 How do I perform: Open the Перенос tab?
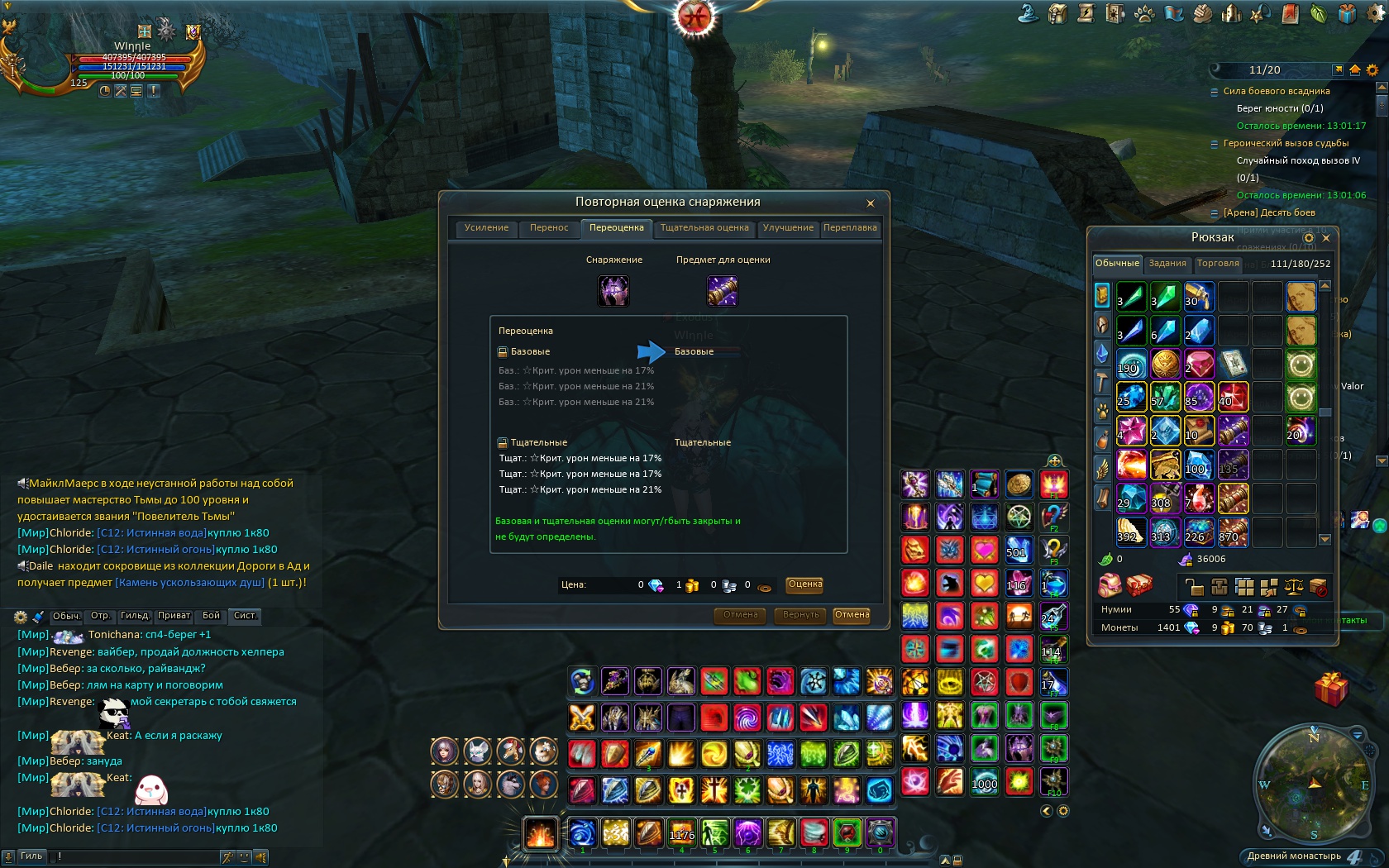549,228
